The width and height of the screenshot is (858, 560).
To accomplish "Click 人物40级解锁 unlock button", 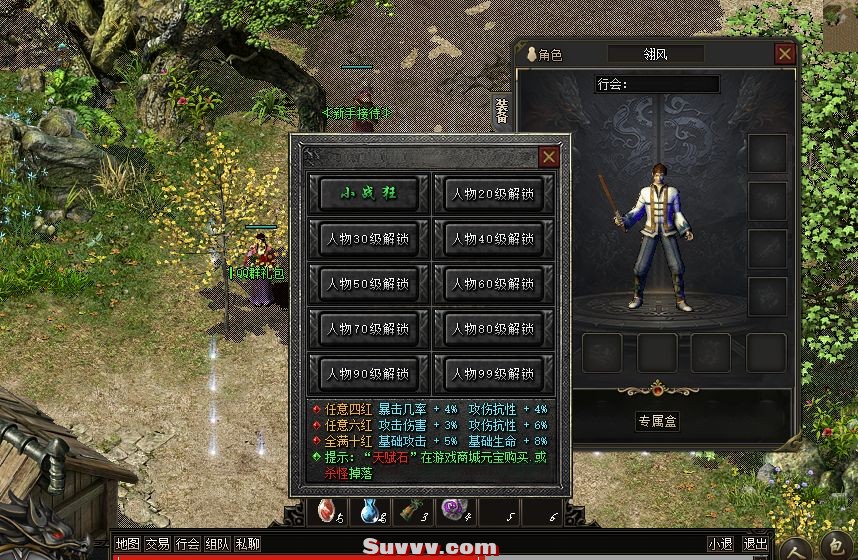I will click(492, 239).
